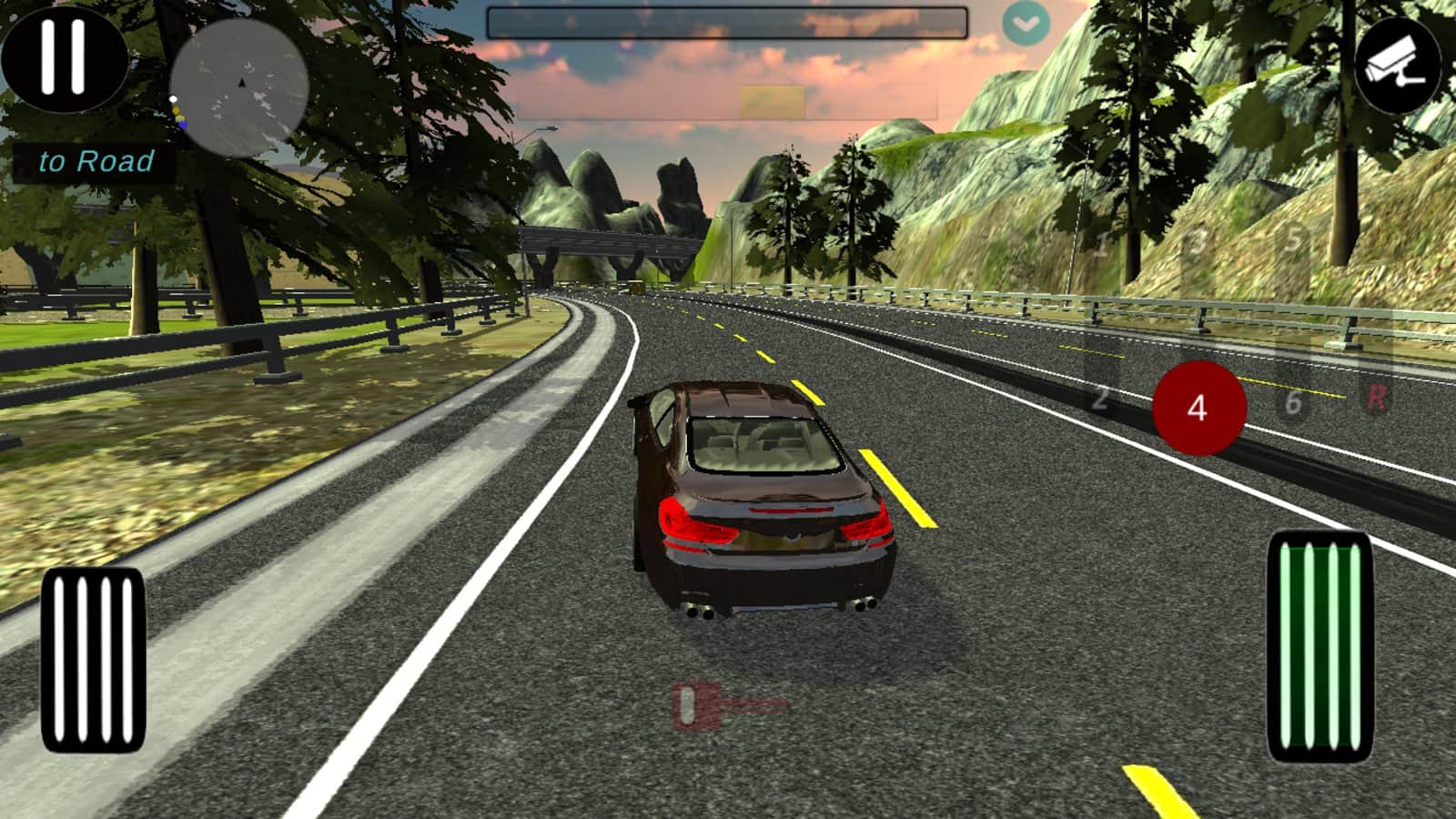Tap the "to Road" button
Image resolution: width=1456 pixels, height=819 pixels.
(x=96, y=162)
